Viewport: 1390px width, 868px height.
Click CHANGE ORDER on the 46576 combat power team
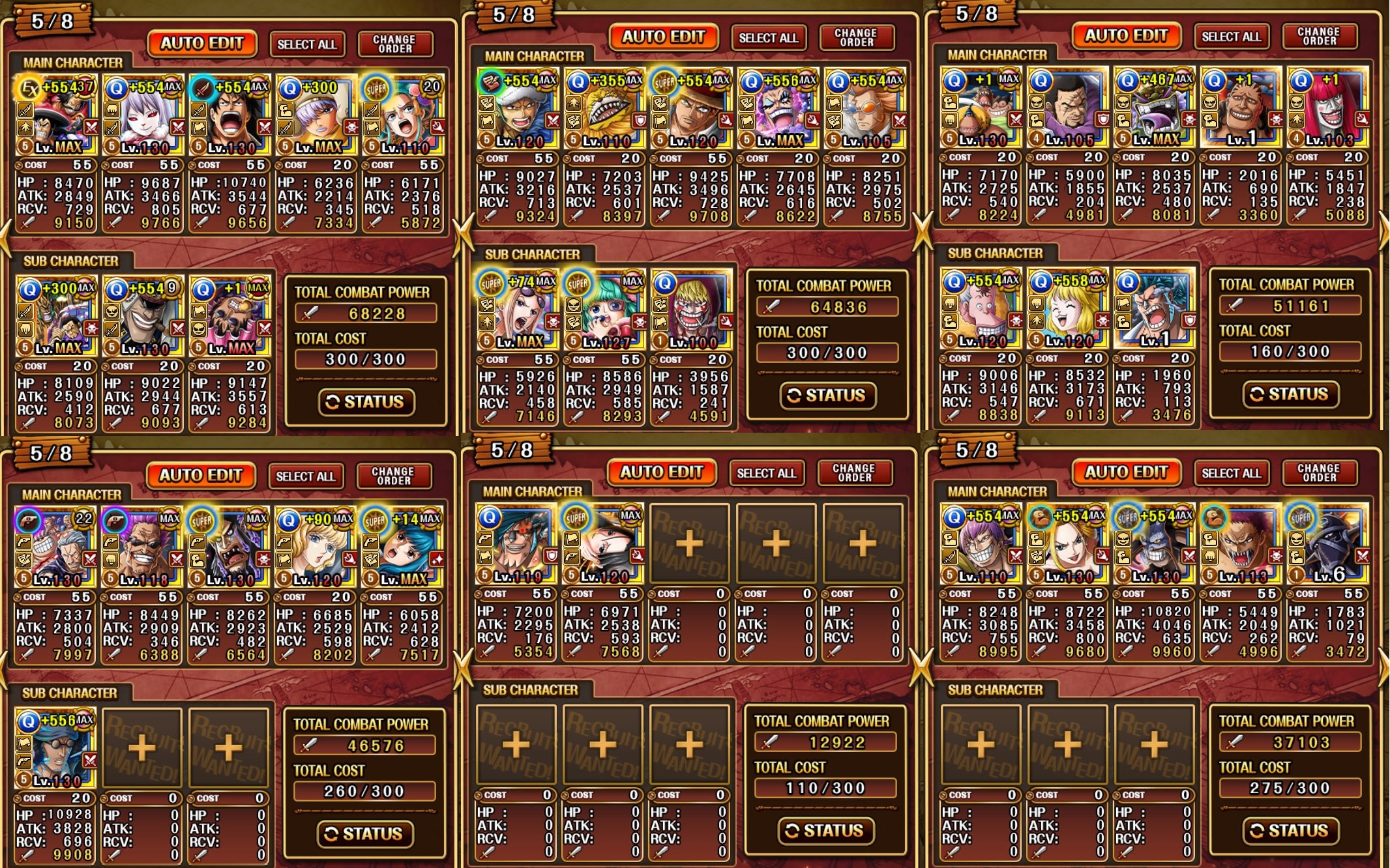coord(393,476)
